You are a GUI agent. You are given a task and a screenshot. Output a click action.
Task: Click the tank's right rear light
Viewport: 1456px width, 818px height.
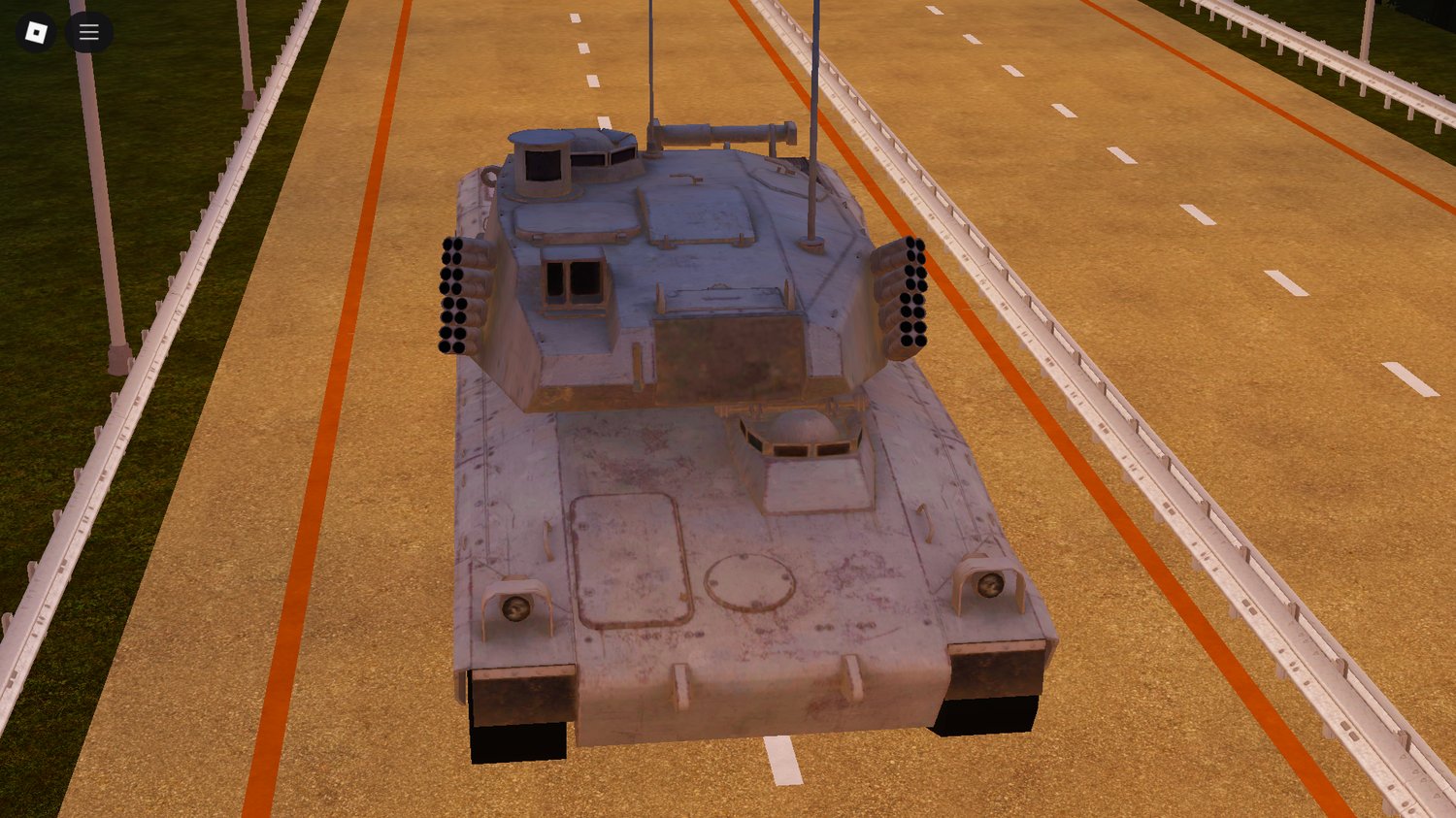pos(988,587)
